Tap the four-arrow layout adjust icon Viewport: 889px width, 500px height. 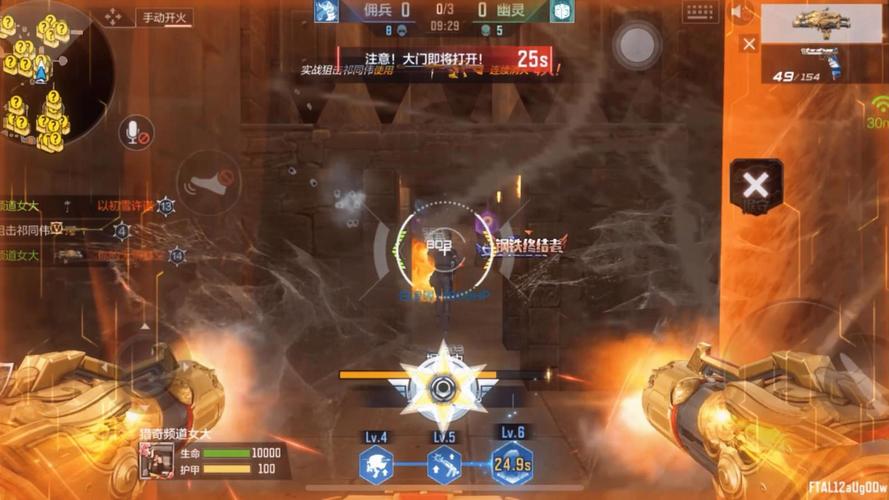(x=114, y=17)
